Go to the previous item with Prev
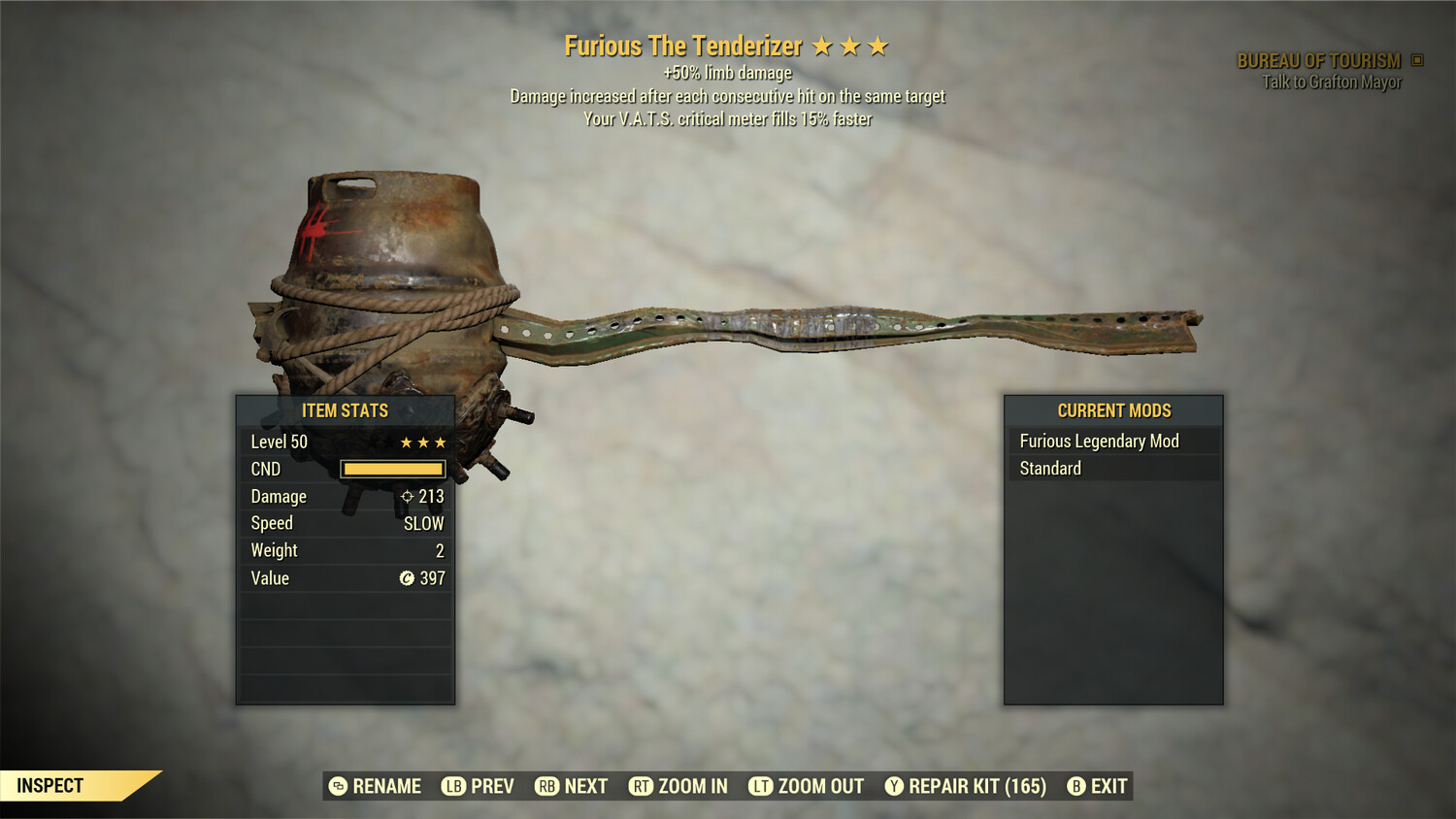Viewport: 1456px width, 819px height. click(x=479, y=786)
